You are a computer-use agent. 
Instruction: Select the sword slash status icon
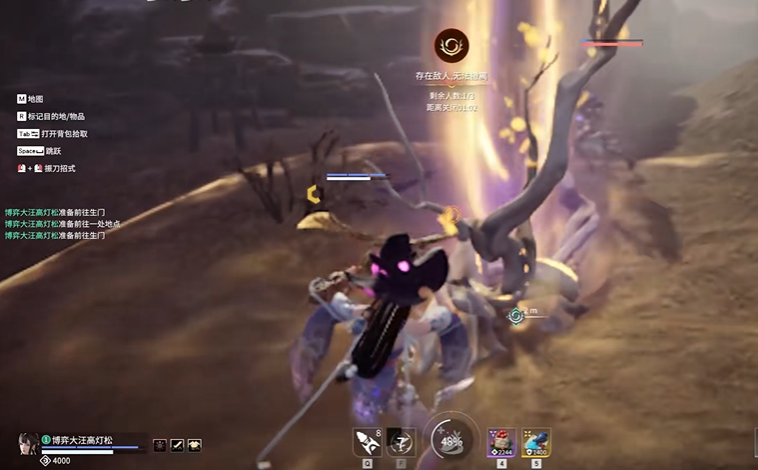pos(177,444)
